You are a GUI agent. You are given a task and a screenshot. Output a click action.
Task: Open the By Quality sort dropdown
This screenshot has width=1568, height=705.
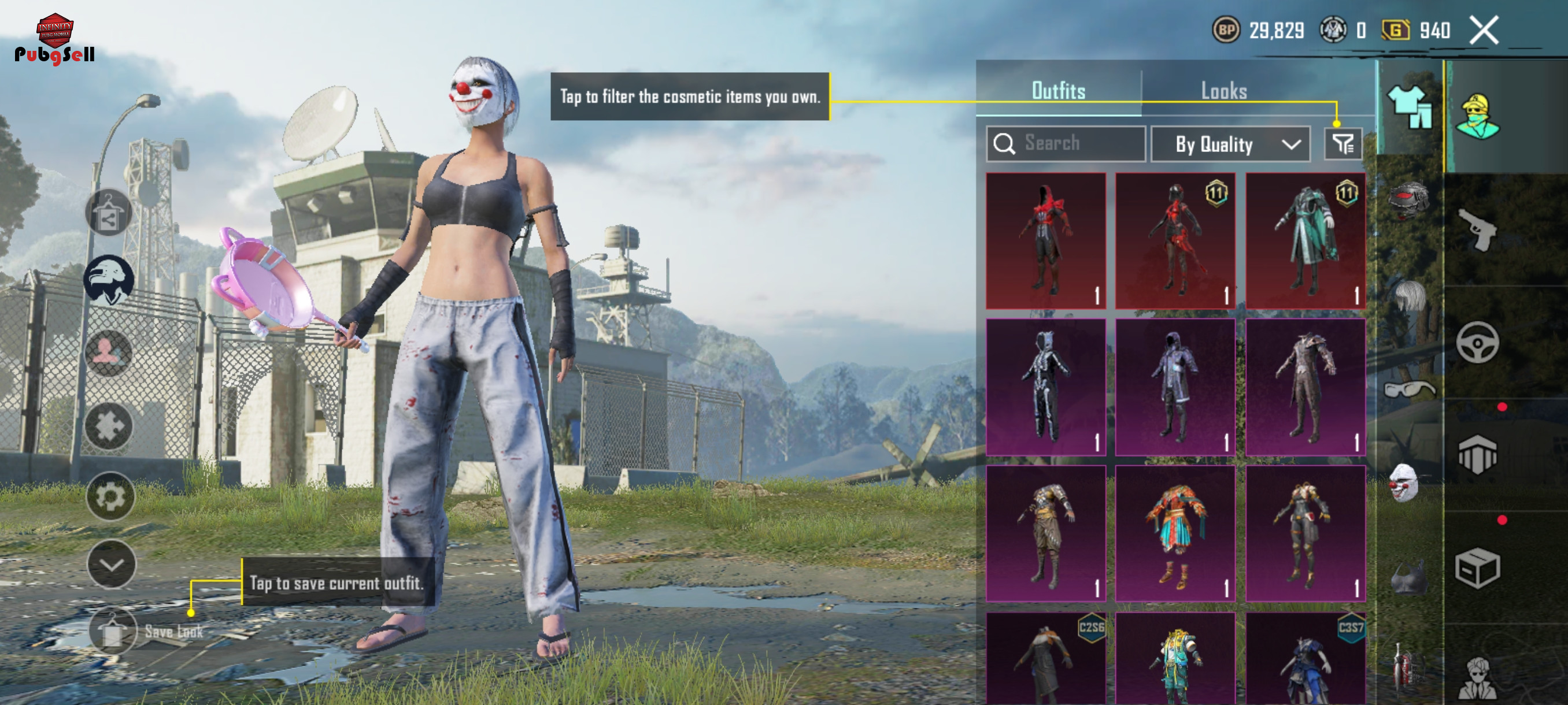(x=1230, y=144)
